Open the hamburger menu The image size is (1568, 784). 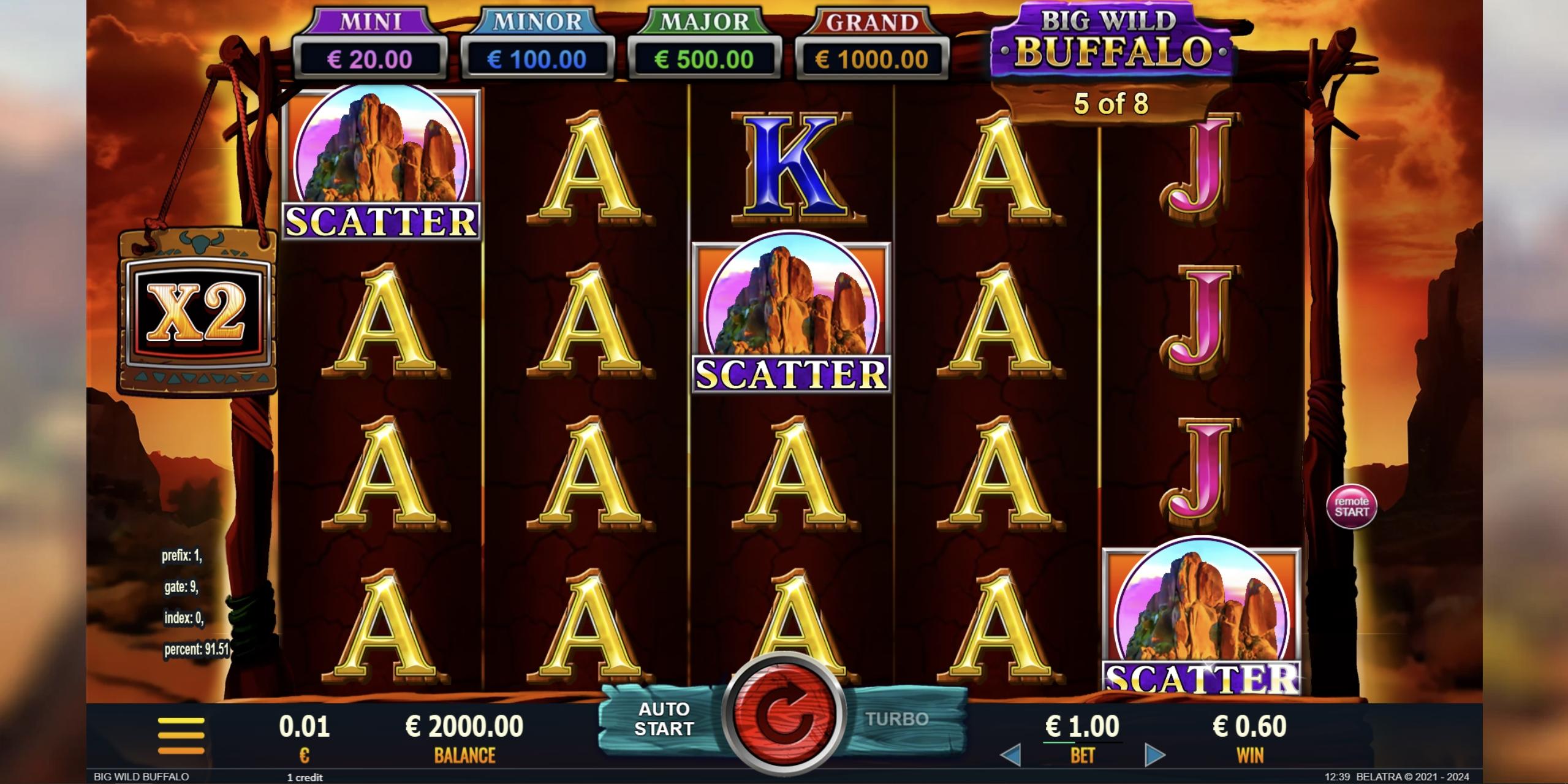tap(181, 735)
